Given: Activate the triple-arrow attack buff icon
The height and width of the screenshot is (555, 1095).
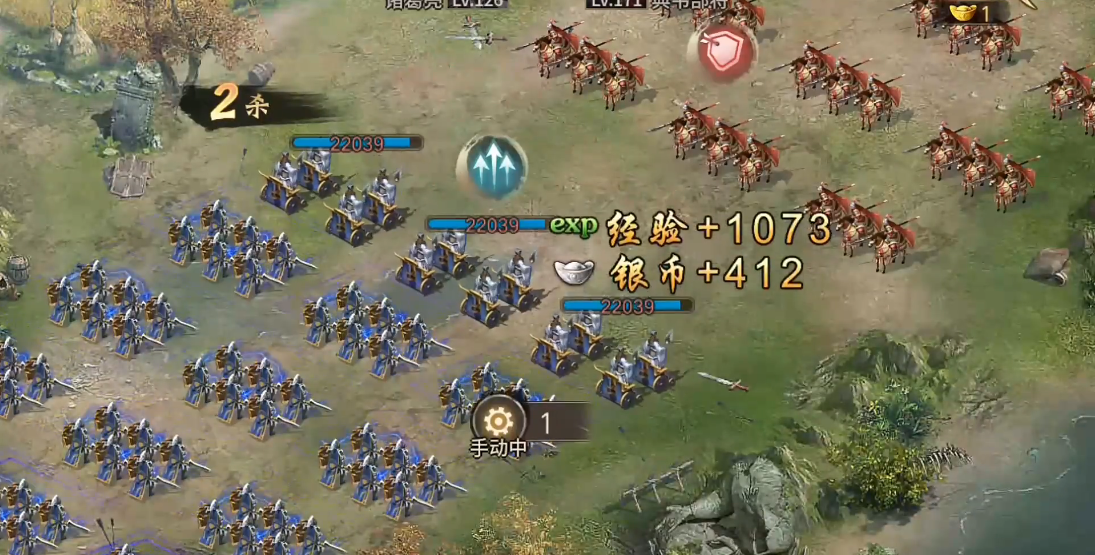Looking at the screenshot, I should tap(492, 166).
